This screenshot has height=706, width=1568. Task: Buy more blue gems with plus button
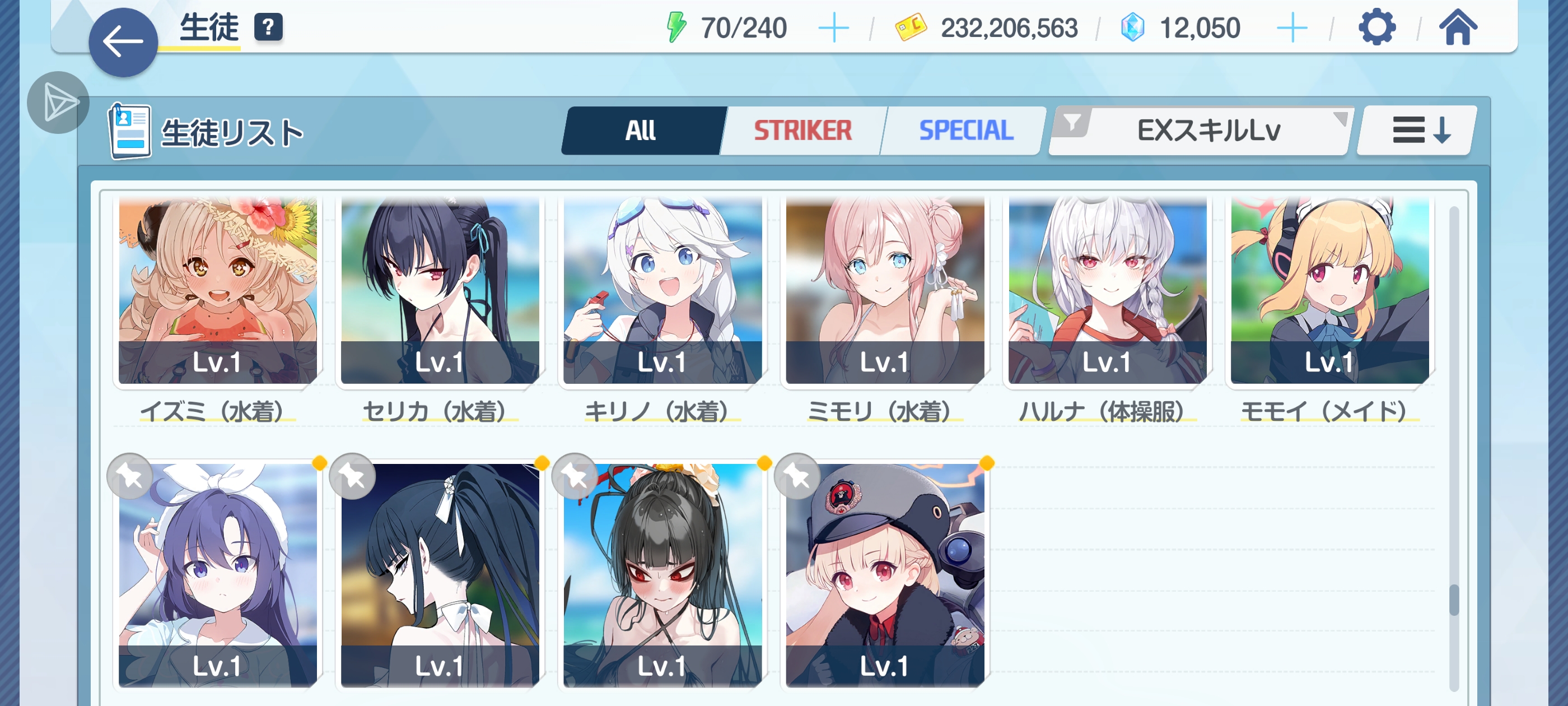point(1292,28)
